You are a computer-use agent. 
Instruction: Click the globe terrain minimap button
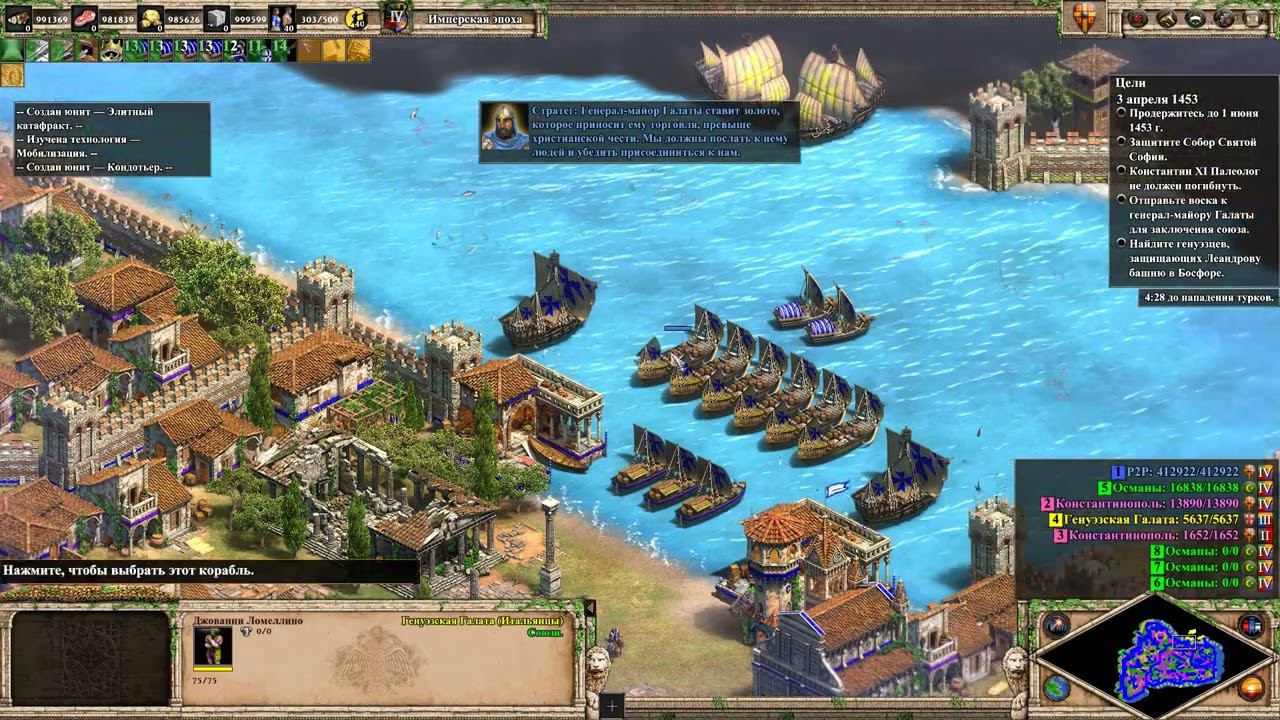coord(1055,688)
